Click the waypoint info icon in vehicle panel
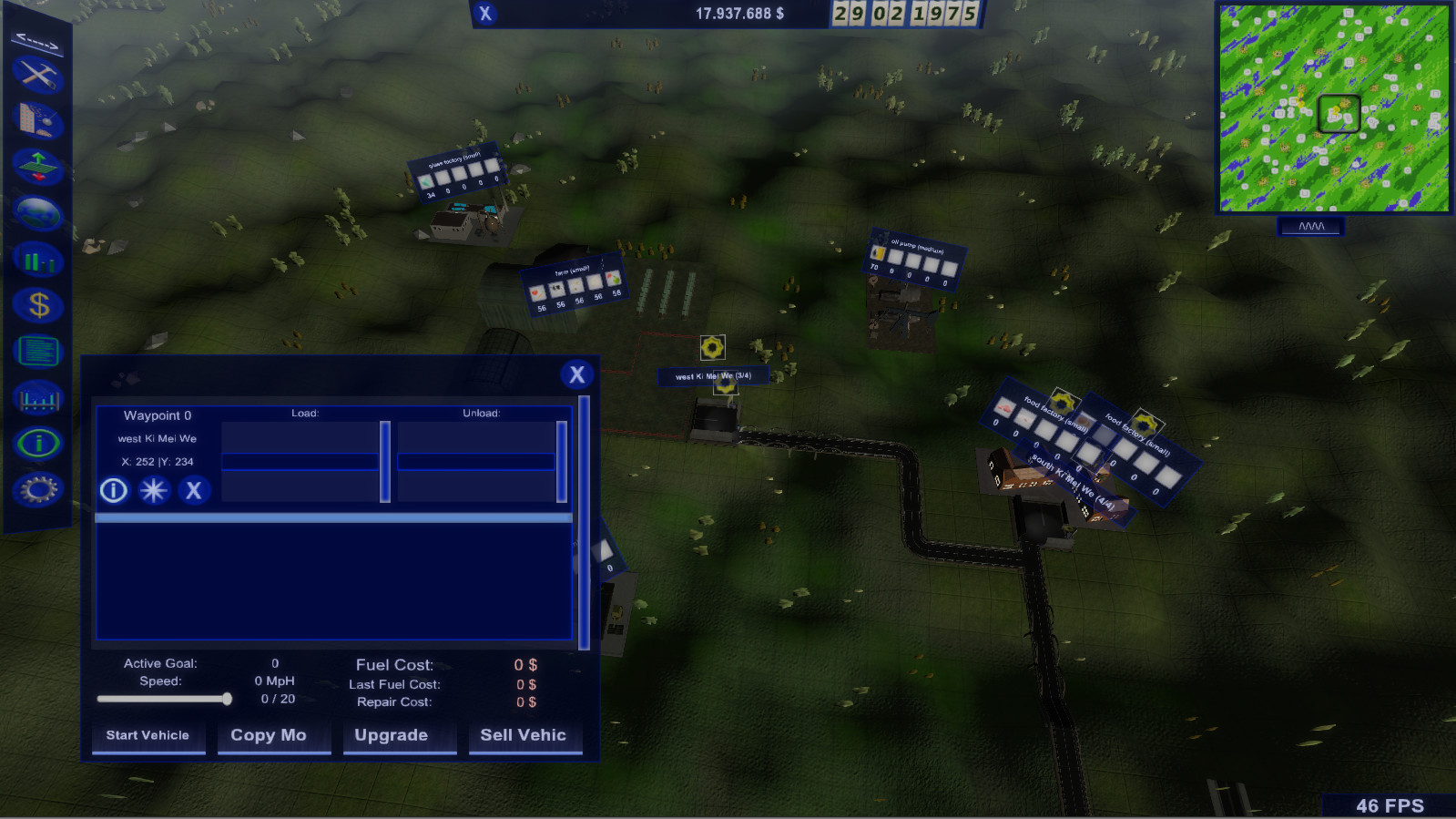Screen dimensions: 1456x819 112,490
